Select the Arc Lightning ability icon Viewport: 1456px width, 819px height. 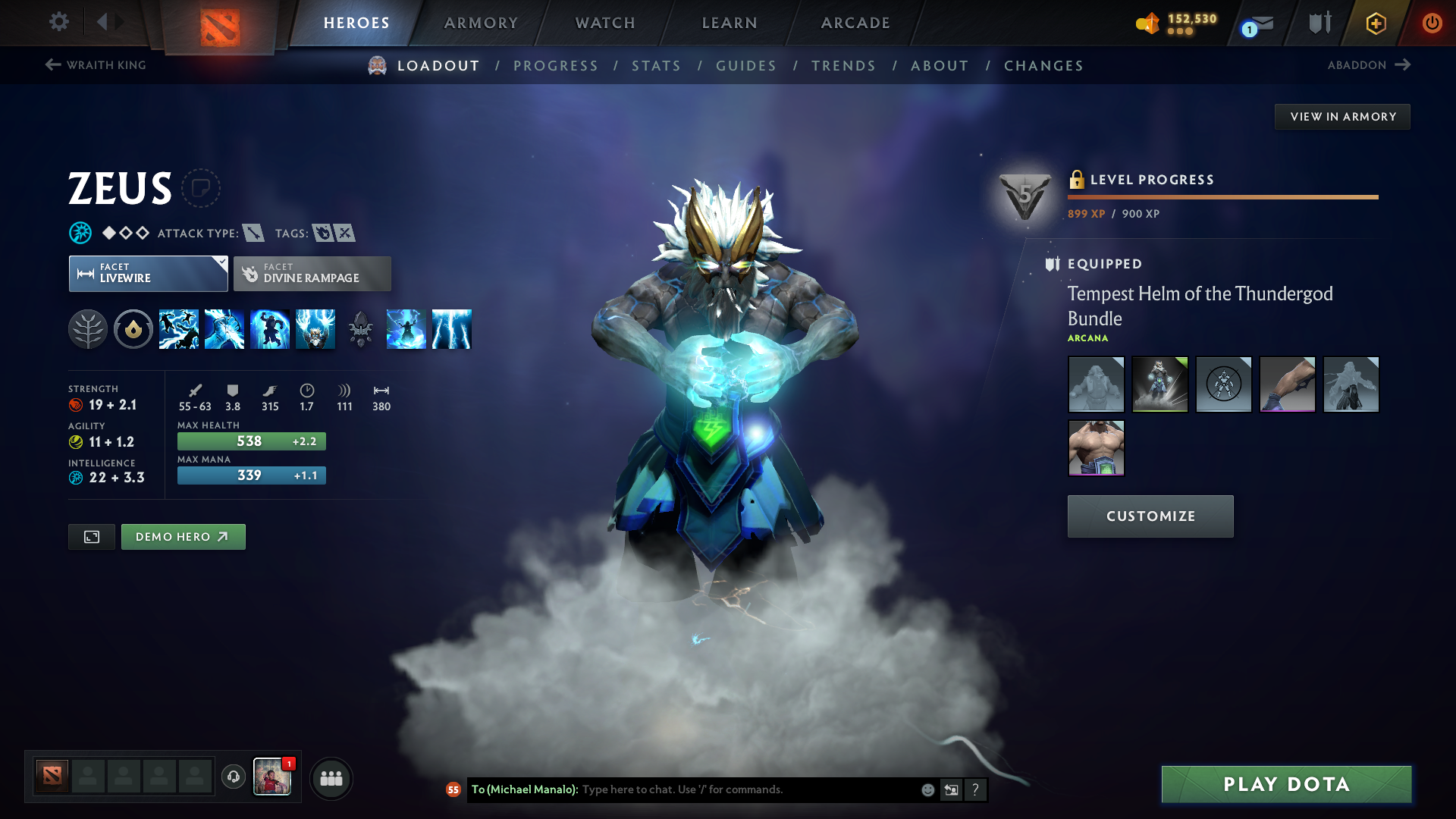(179, 329)
